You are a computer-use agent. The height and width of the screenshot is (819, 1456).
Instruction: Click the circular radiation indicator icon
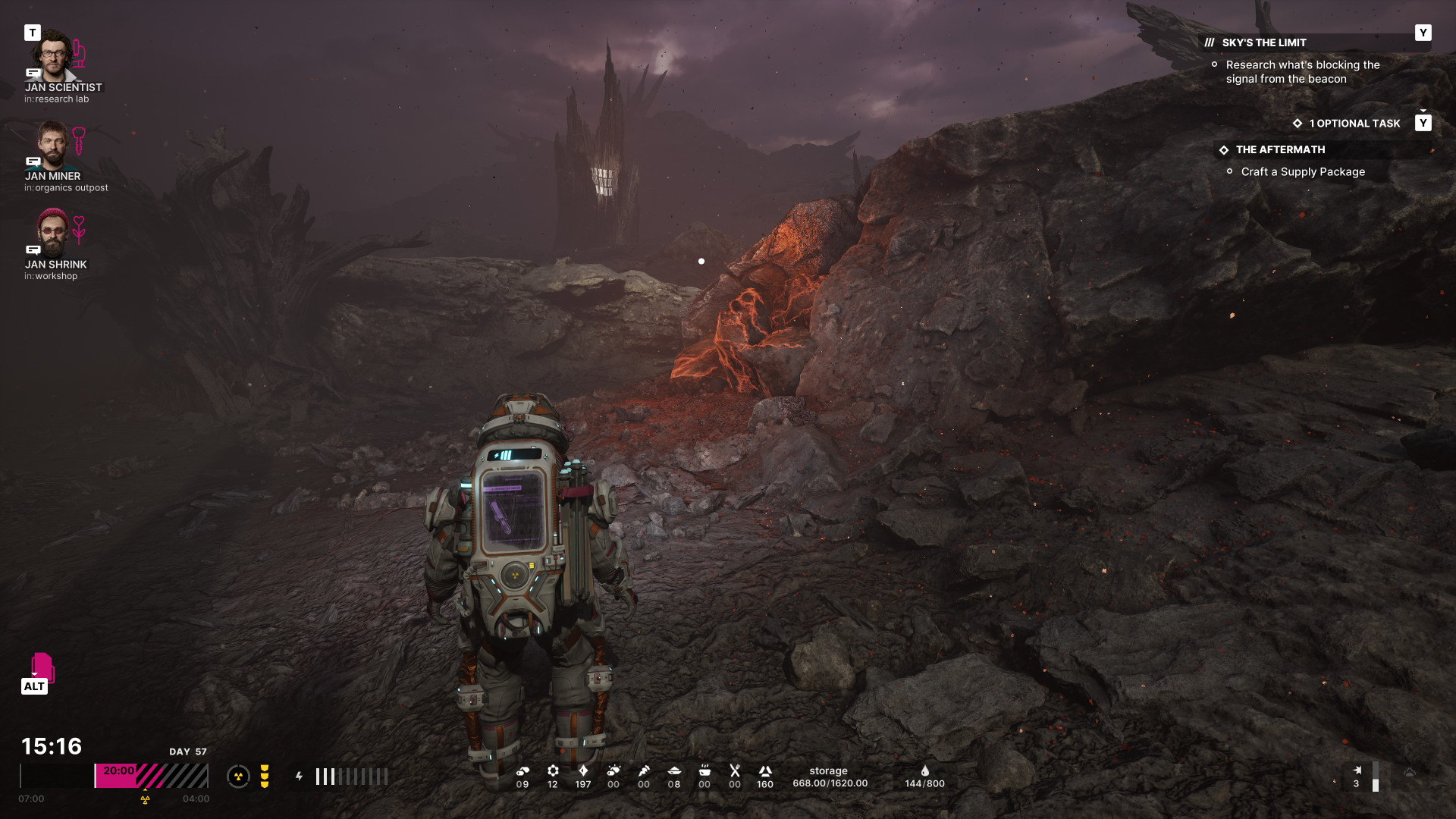point(238,776)
